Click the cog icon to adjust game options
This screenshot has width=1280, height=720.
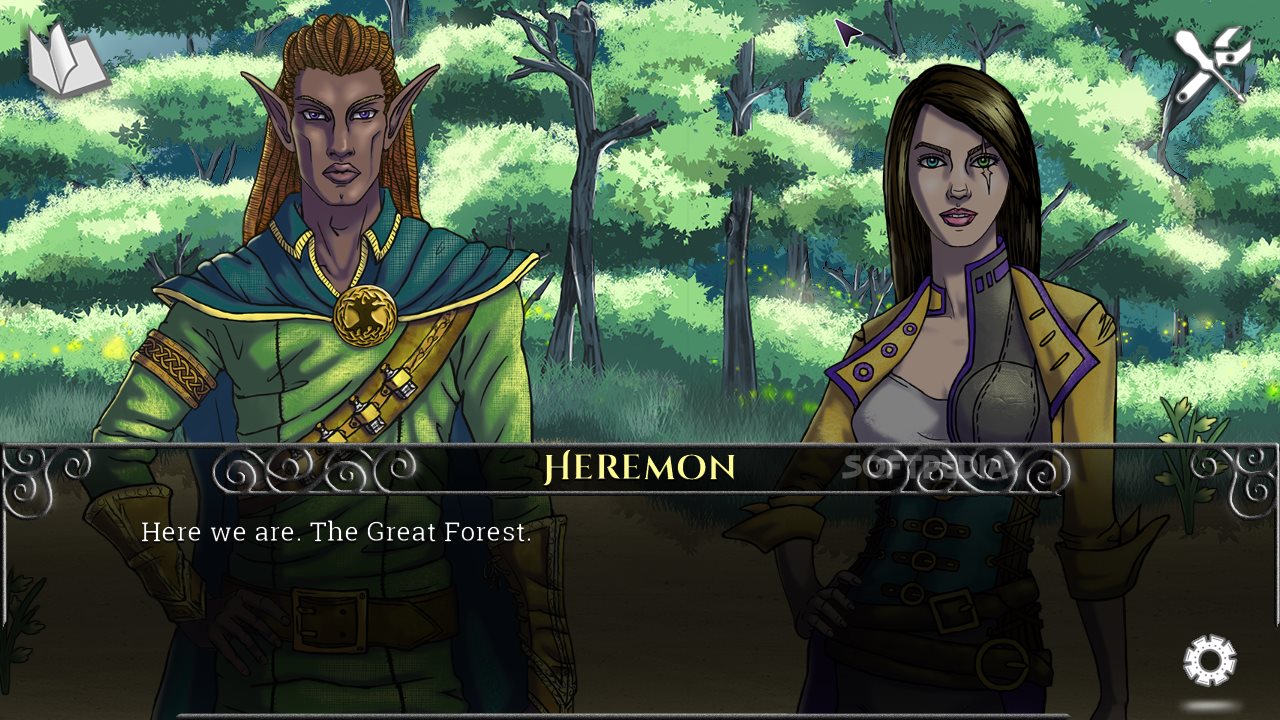tap(1209, 659)
